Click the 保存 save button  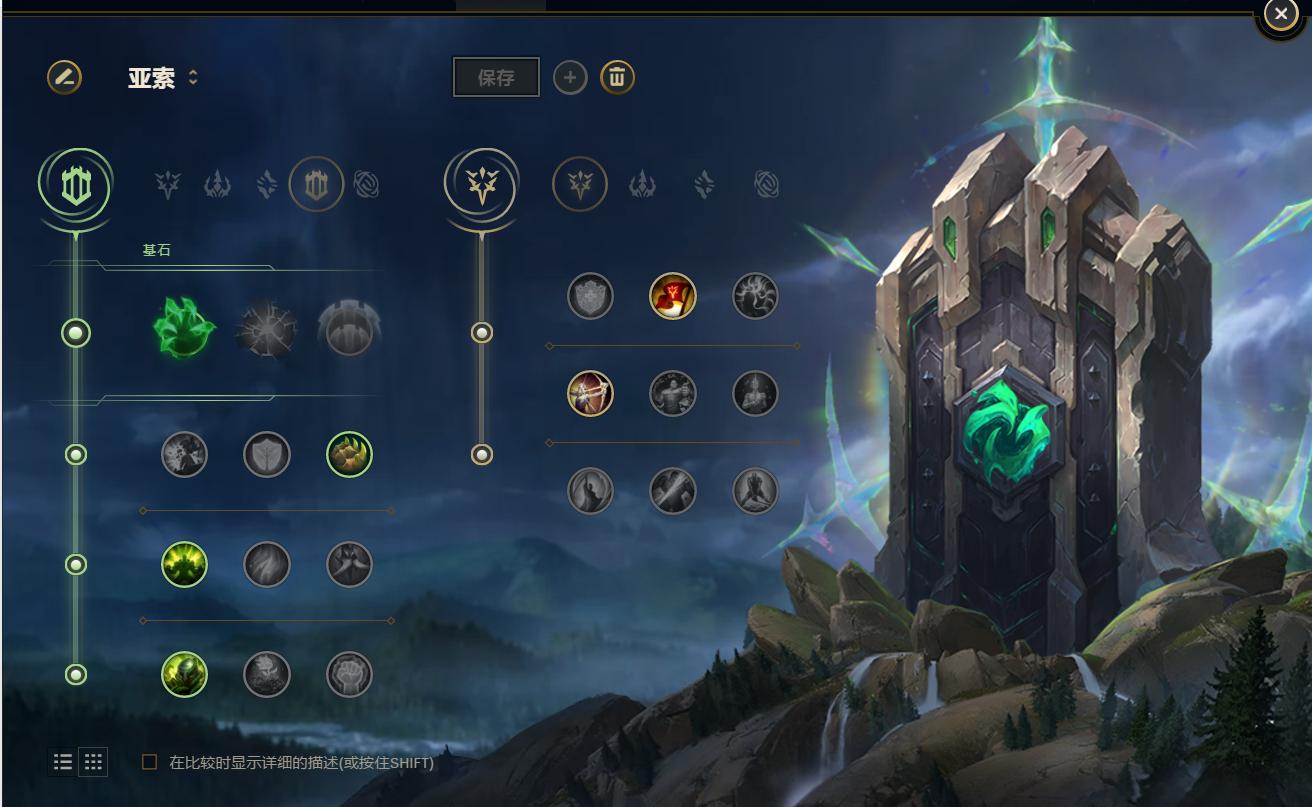pos(496,77)
